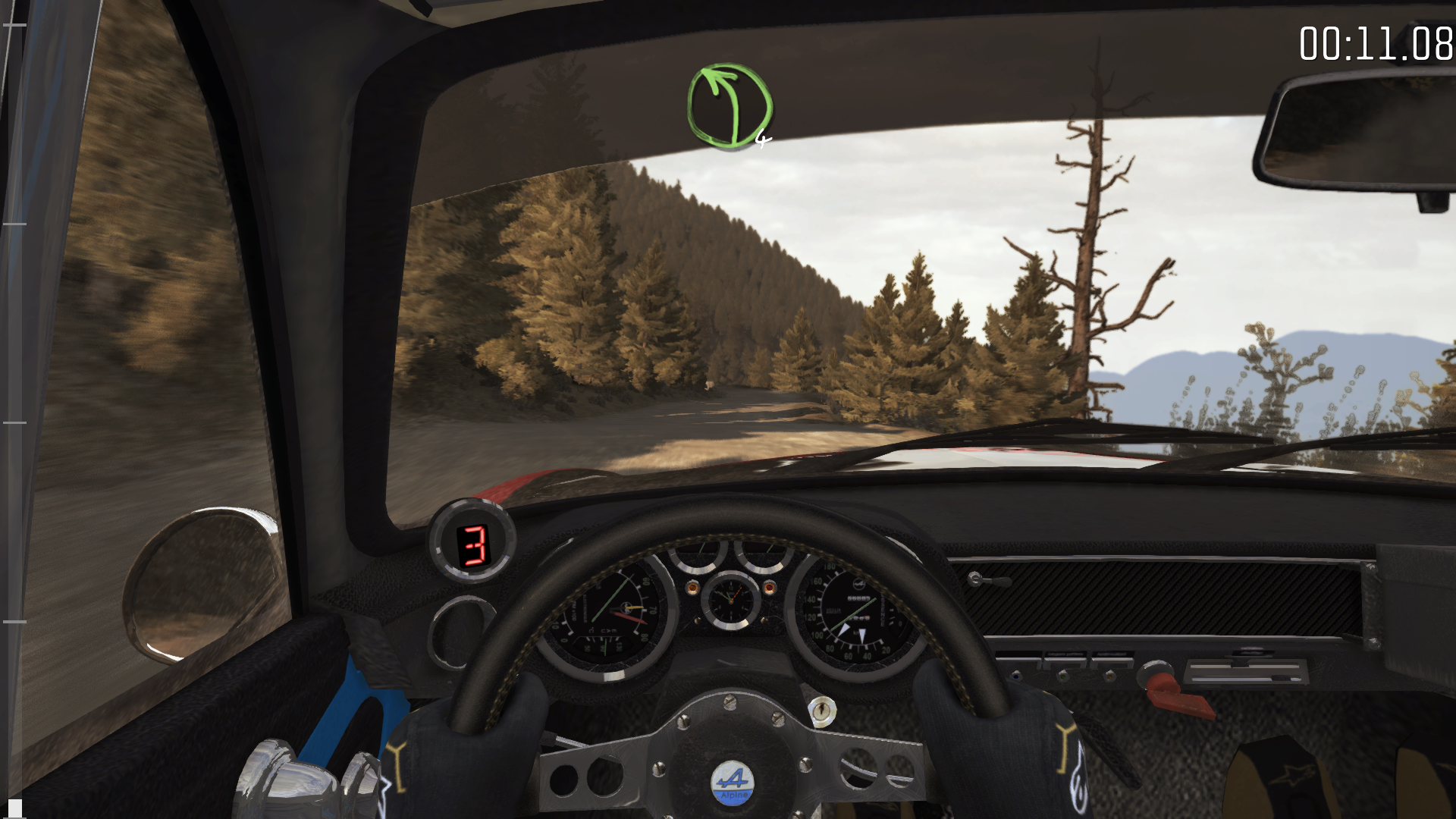This screenshot has width=1456, height=819.
Task: Click the red indicator lamp right of the clock
Action: (769, 588)
